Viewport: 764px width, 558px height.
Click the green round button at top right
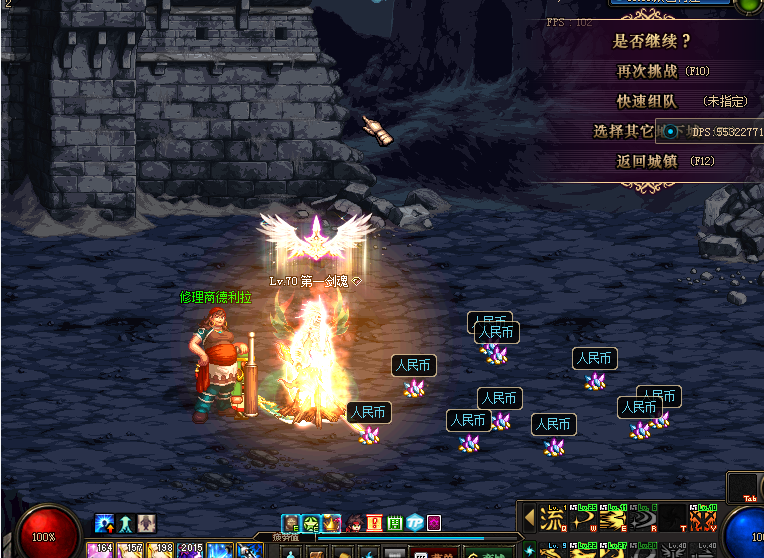click(749, 5)
